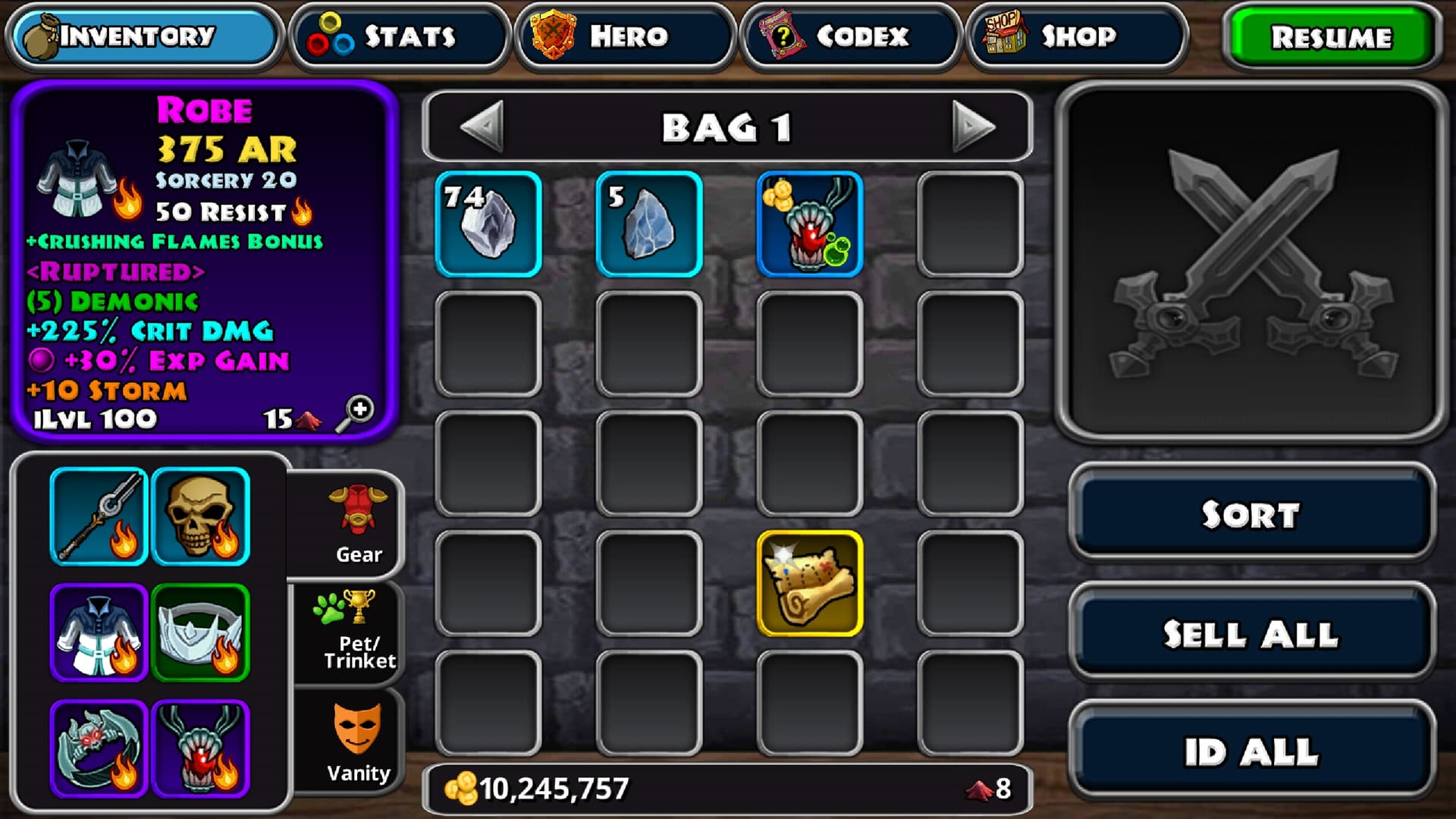Select the stack of 5 blue crystals
The height and width of the screenshot is (819, 1456).
pos(649,224)
